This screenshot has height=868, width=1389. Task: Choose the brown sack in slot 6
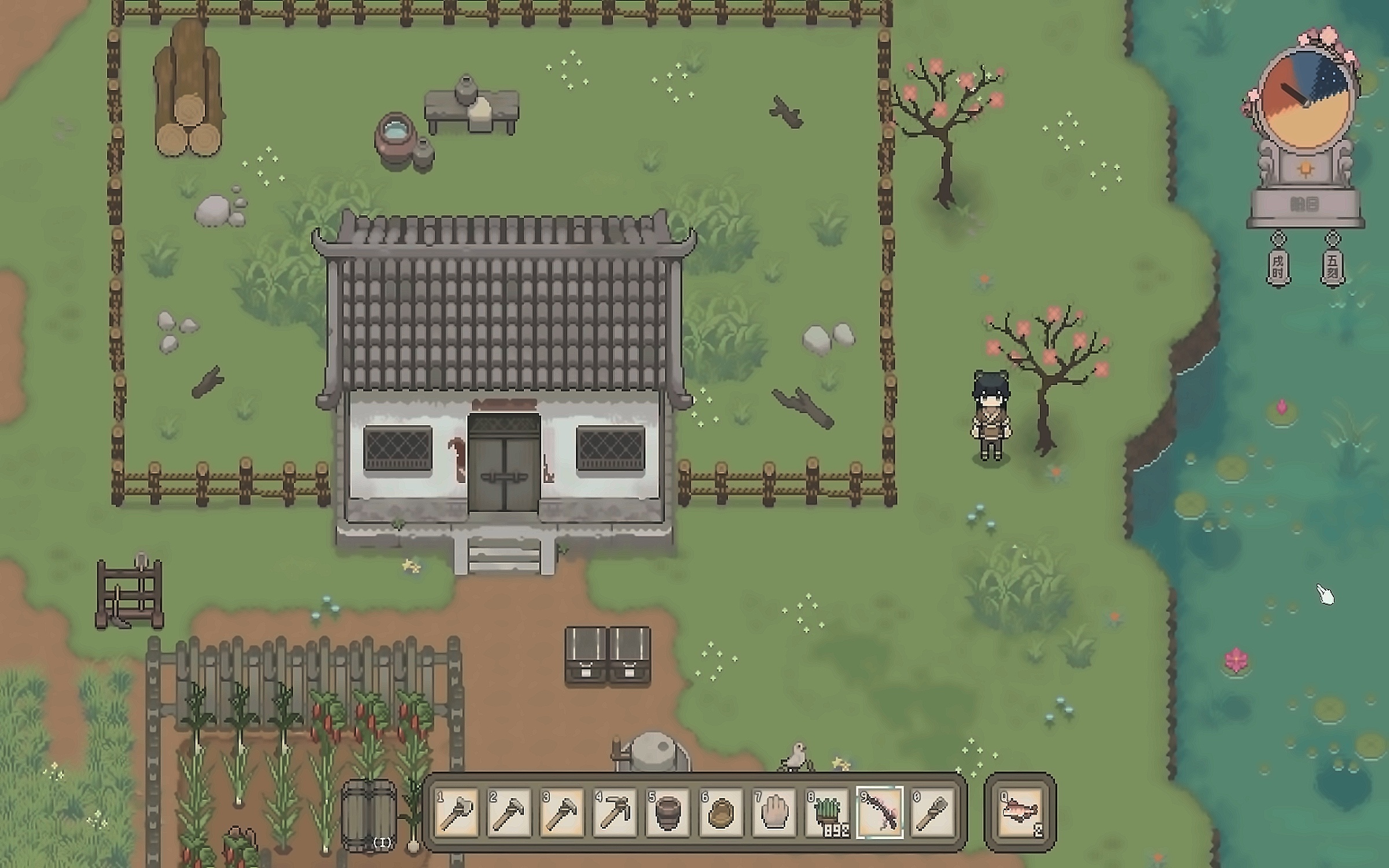[721, 812]
